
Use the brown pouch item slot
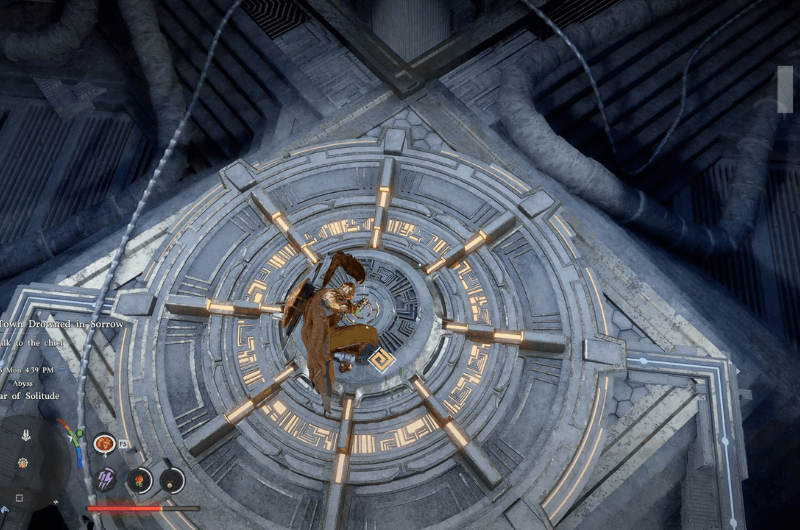172,480
